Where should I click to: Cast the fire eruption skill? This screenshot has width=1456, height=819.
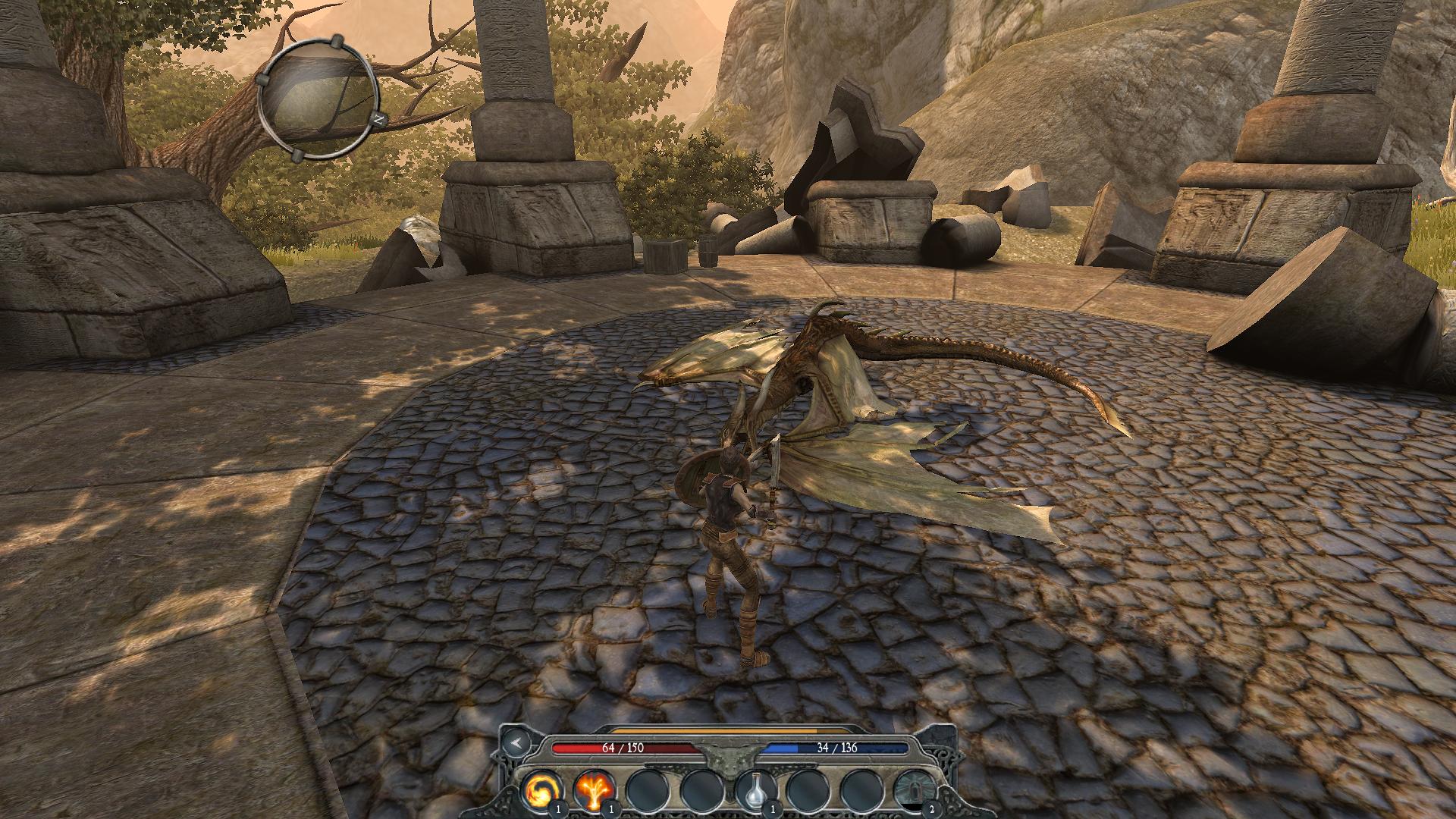(x=593, y=791)
